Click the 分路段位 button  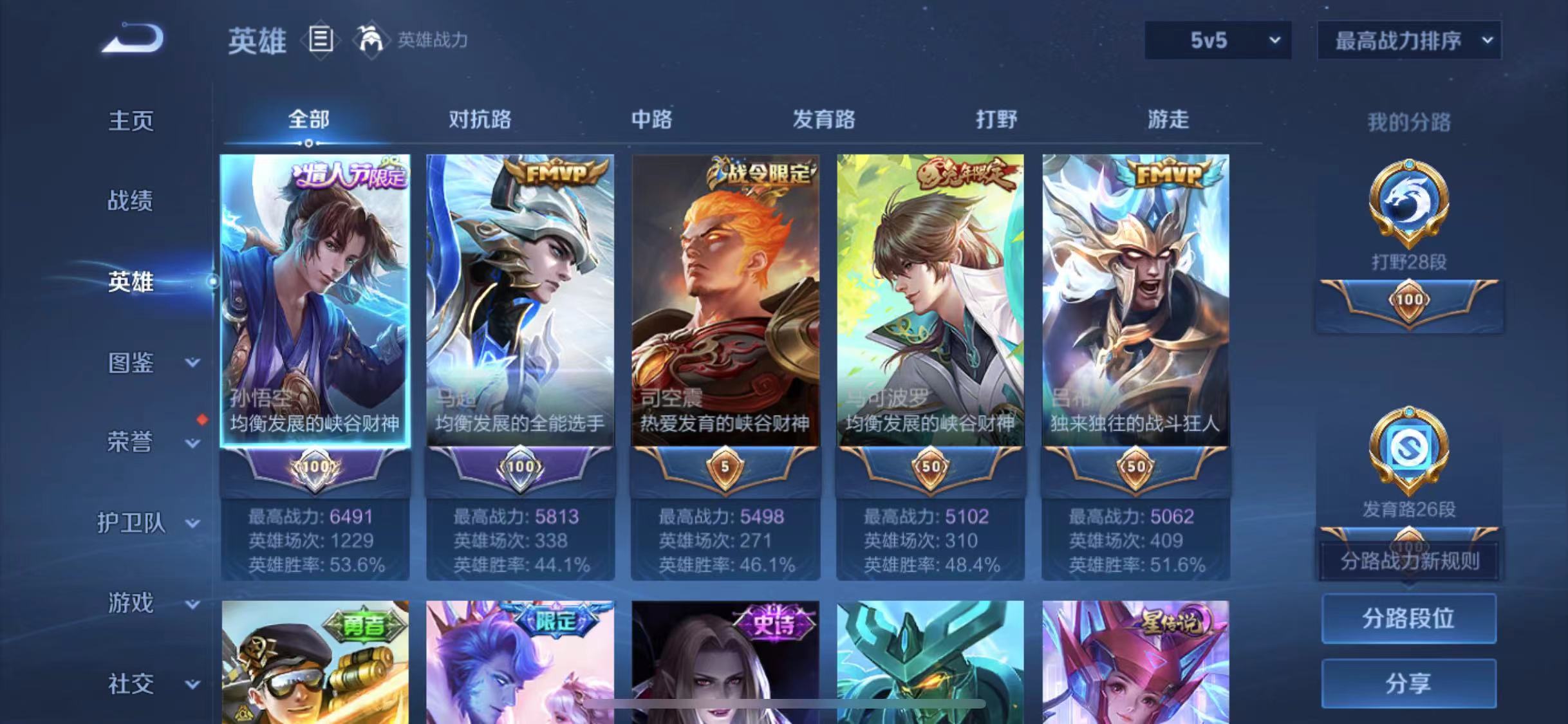click(x=1408, y=618)
